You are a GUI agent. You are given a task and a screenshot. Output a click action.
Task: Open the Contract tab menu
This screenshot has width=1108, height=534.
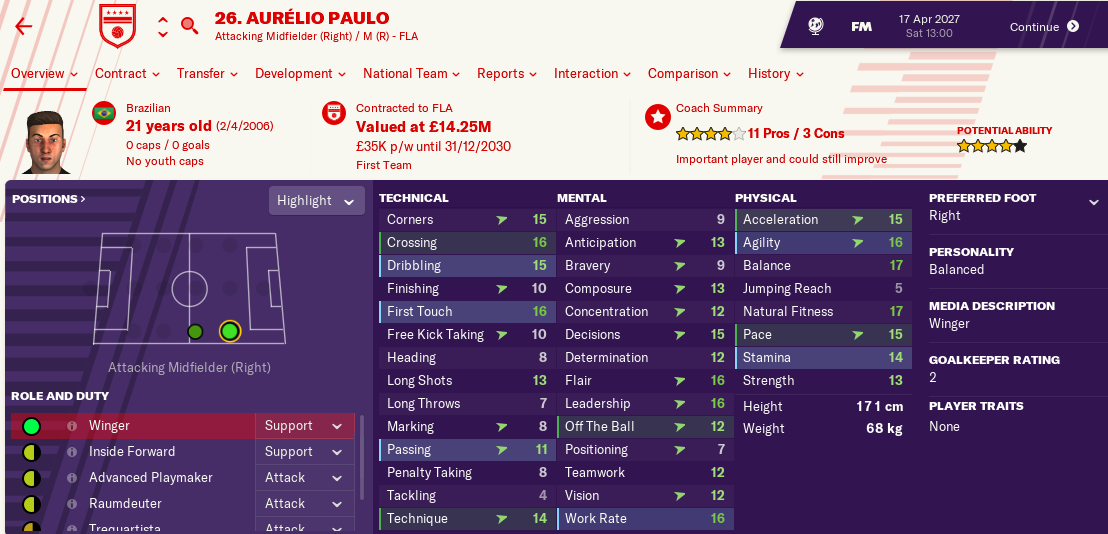point(127,73)
